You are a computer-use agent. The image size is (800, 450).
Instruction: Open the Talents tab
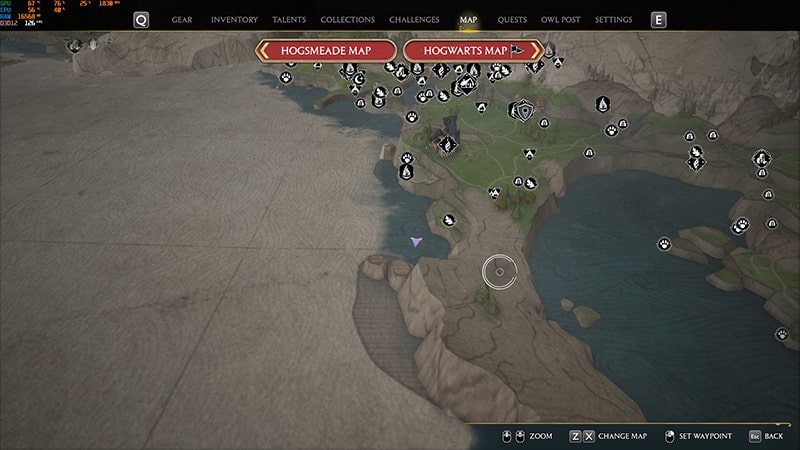pos(289,20)
